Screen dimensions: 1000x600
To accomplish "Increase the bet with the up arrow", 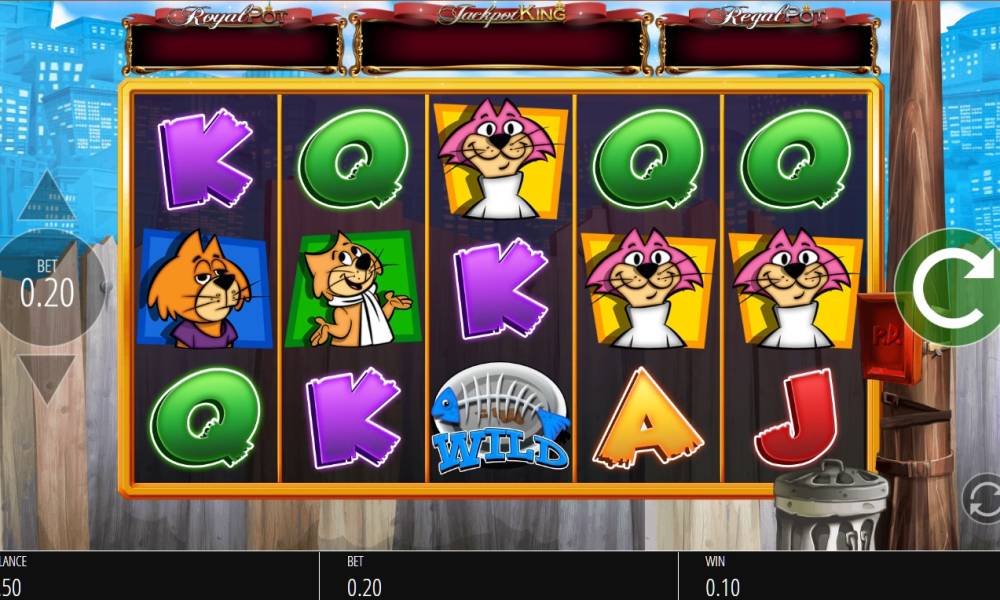I will [47, 198].
